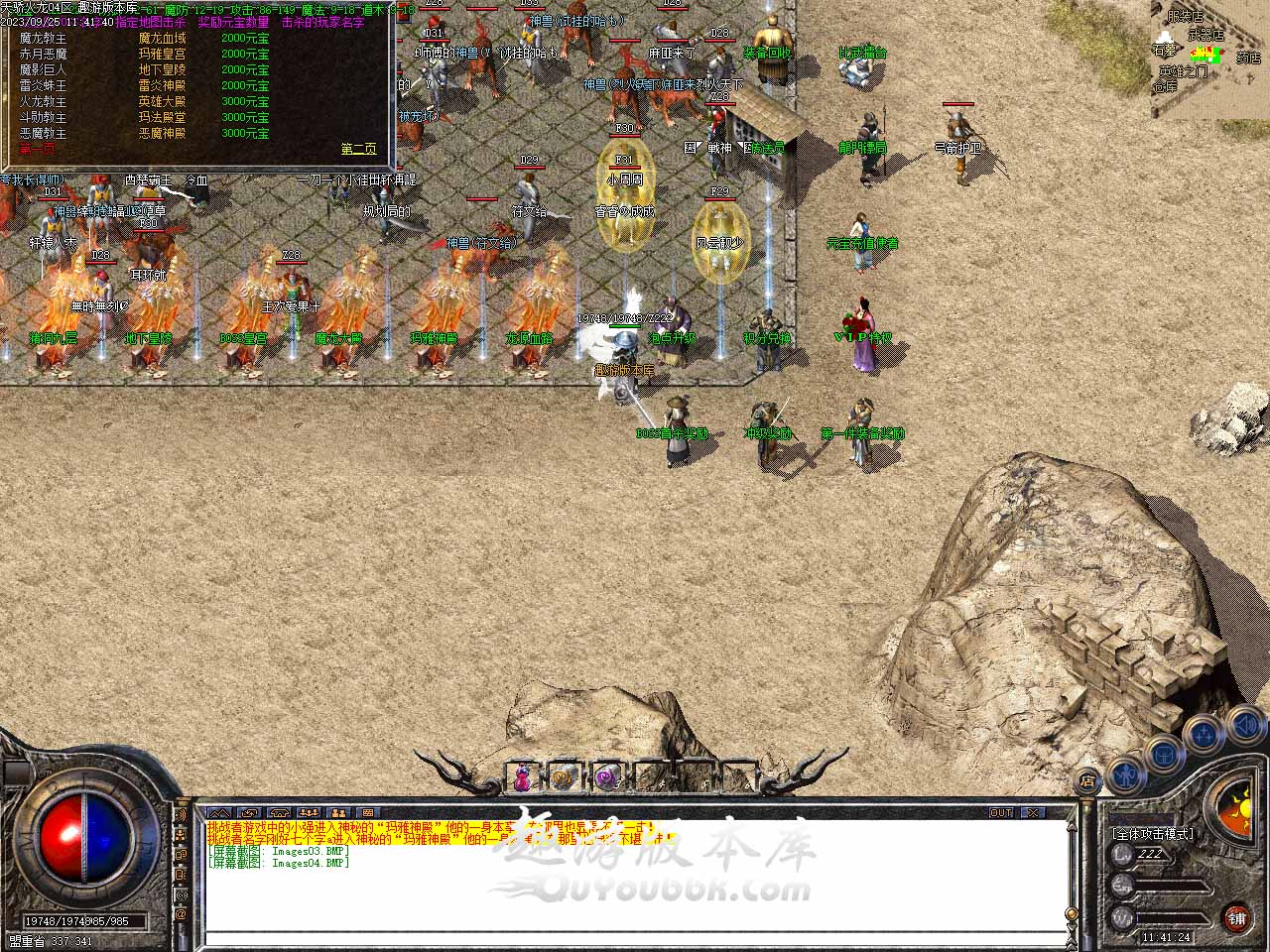1270x952 pixels.
Task: Click the chat text input line
Action: click(635, 937)
